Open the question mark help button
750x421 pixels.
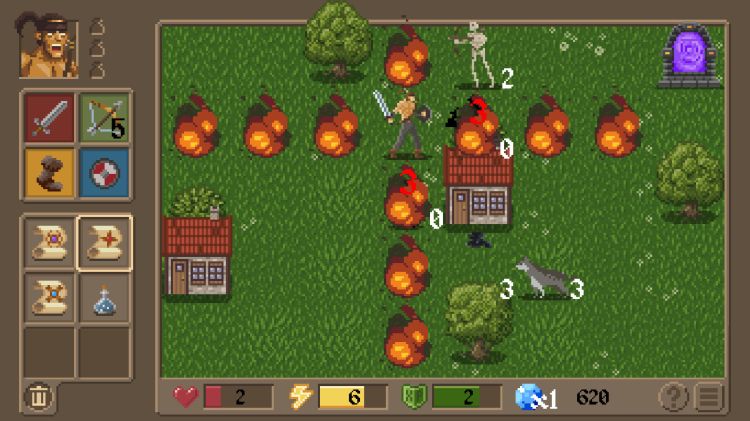pos(674,397)
